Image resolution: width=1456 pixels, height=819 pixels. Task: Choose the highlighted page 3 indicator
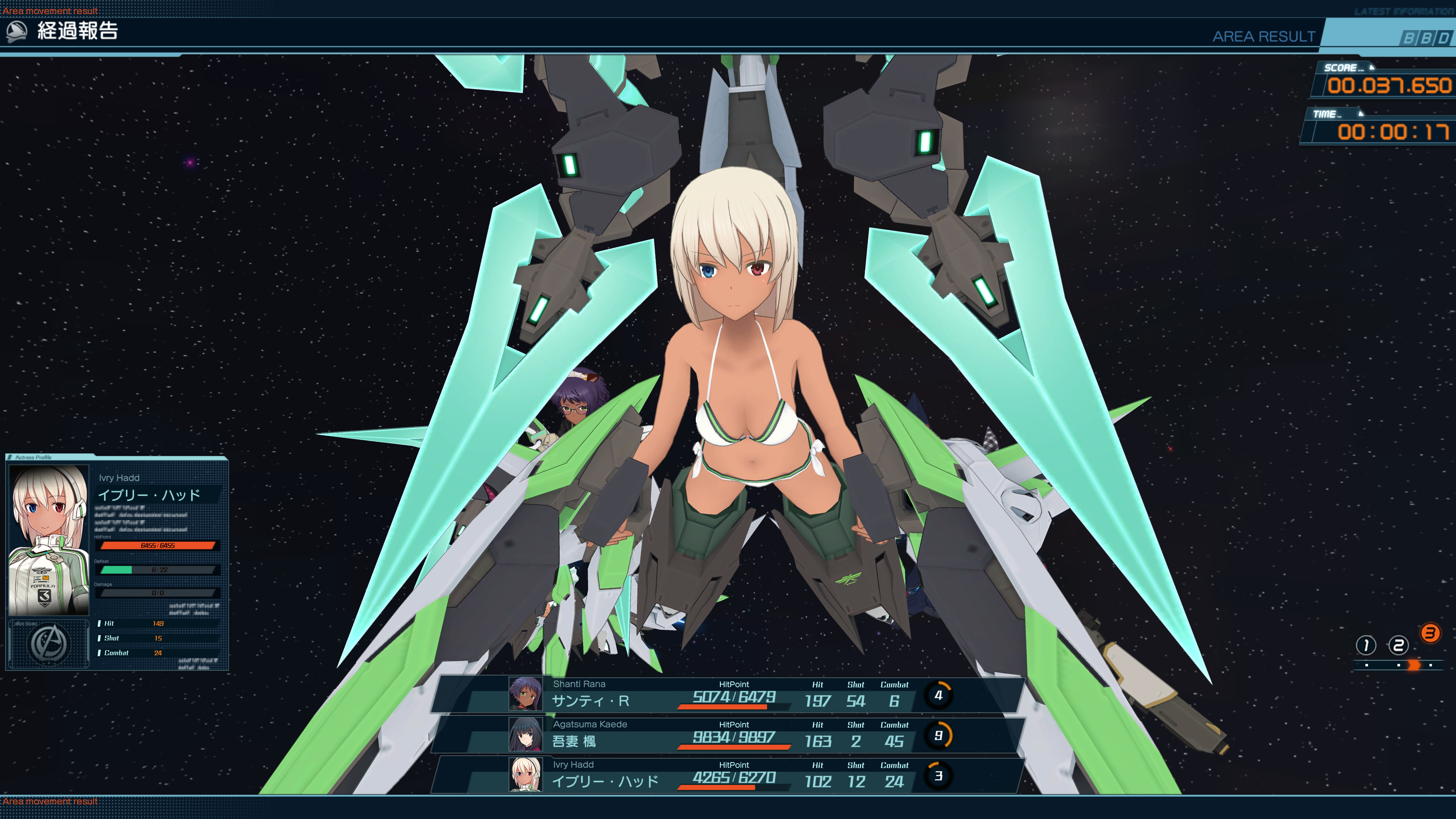tap(1430, 633)
